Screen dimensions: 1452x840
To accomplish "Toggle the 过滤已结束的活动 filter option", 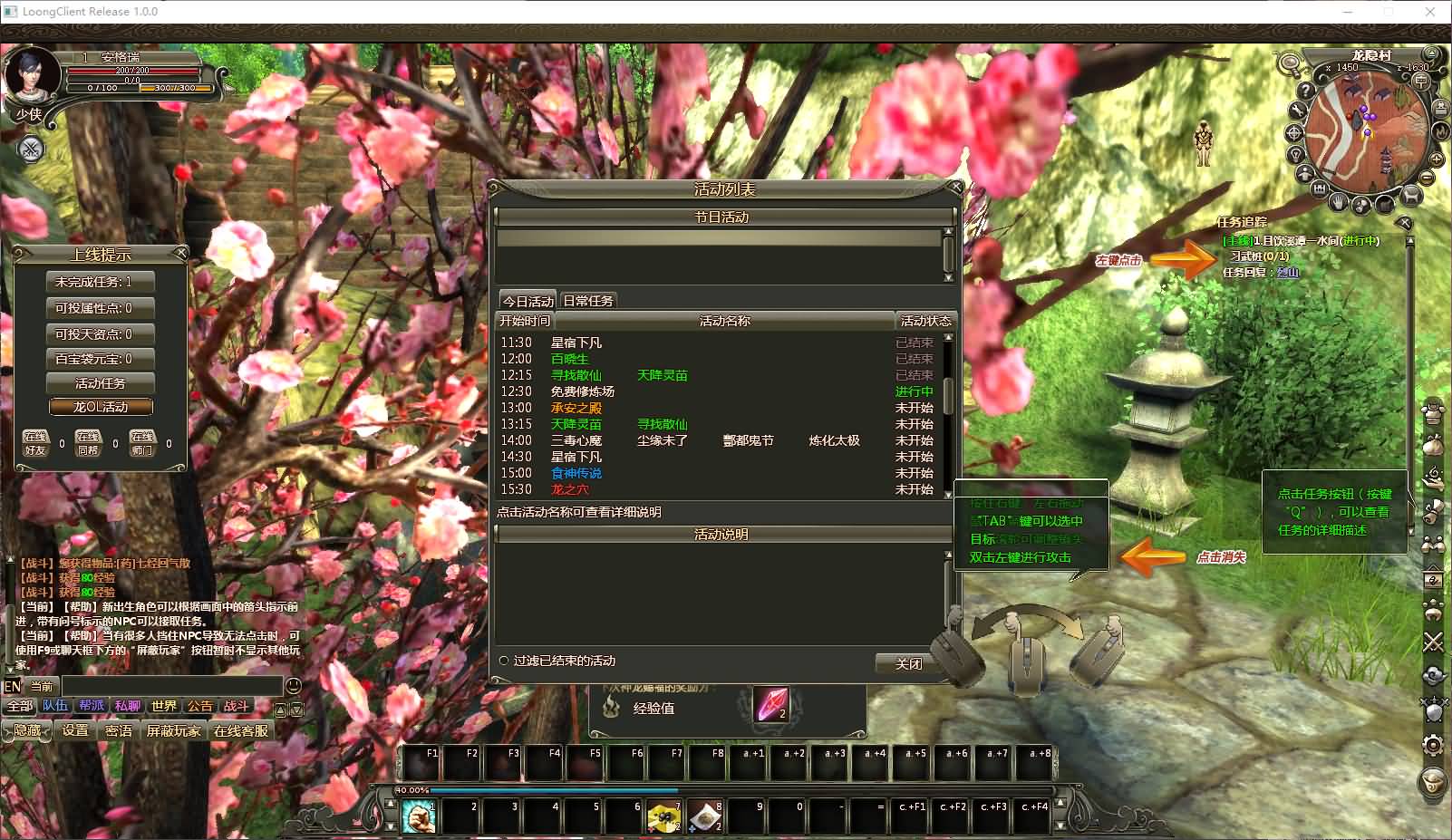I will [504, 661].
